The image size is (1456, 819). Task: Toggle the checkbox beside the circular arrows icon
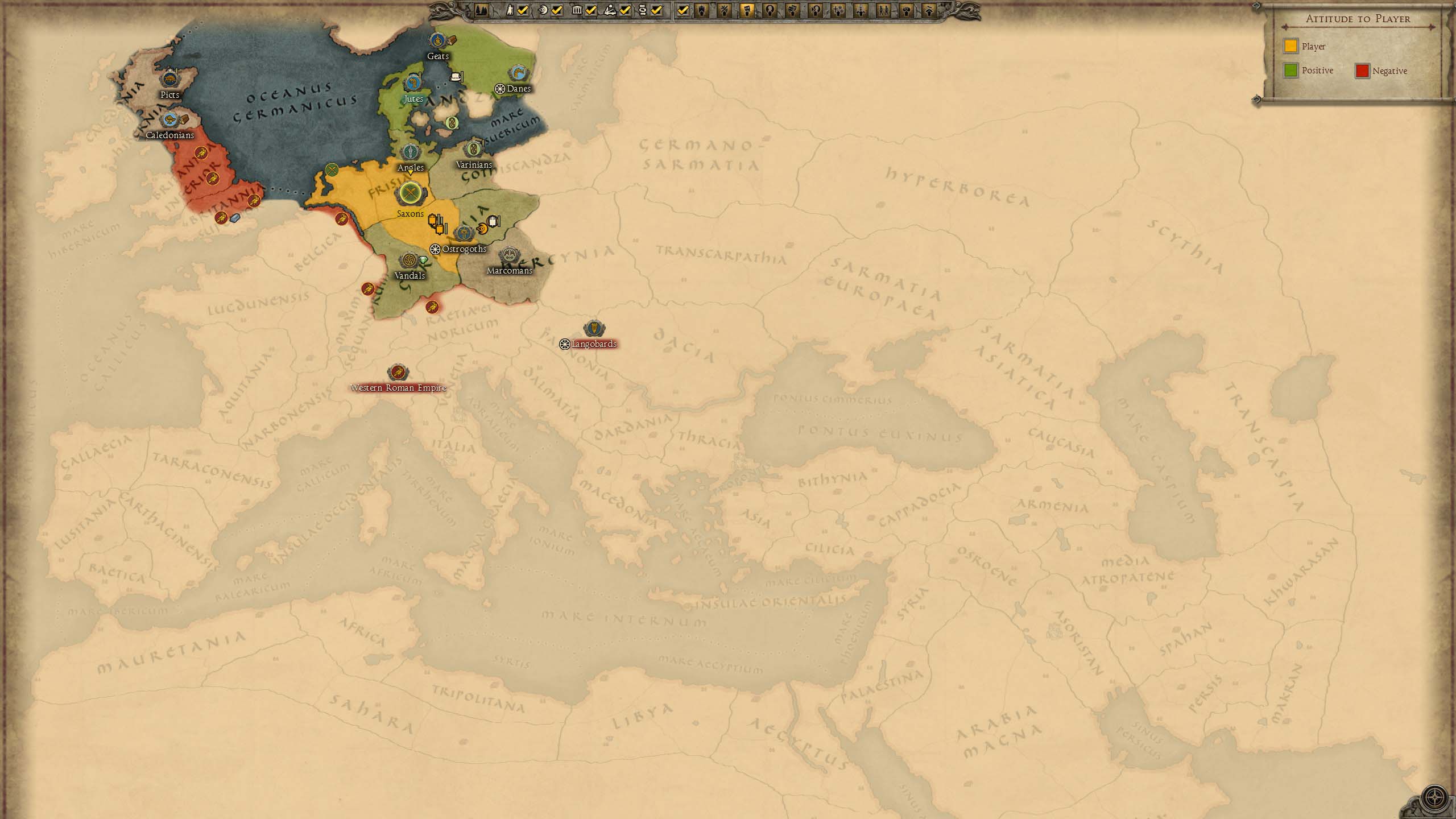click(656, 10)
